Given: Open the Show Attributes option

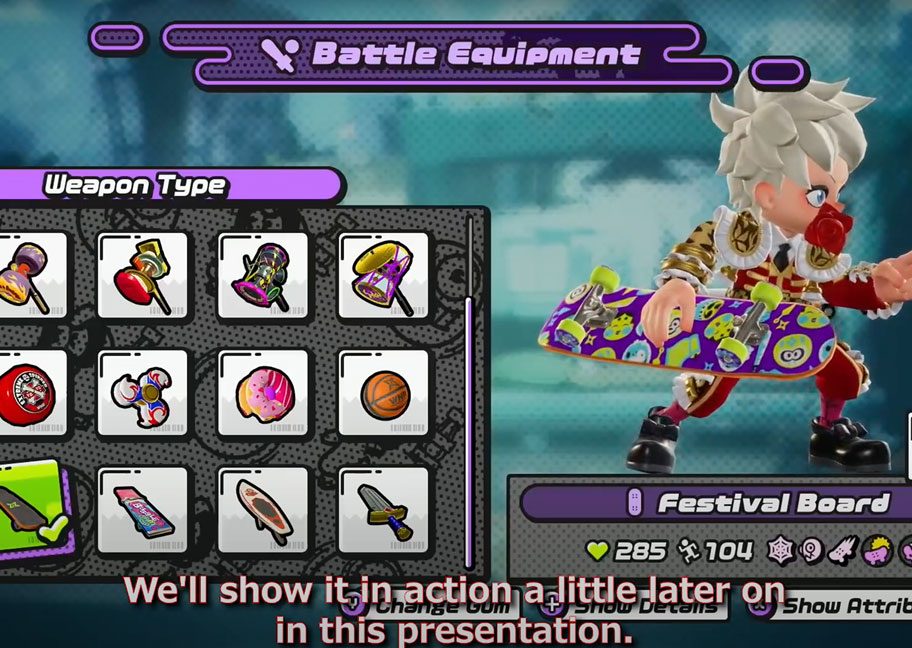Looking at the screenshot, I should (840, 606).
